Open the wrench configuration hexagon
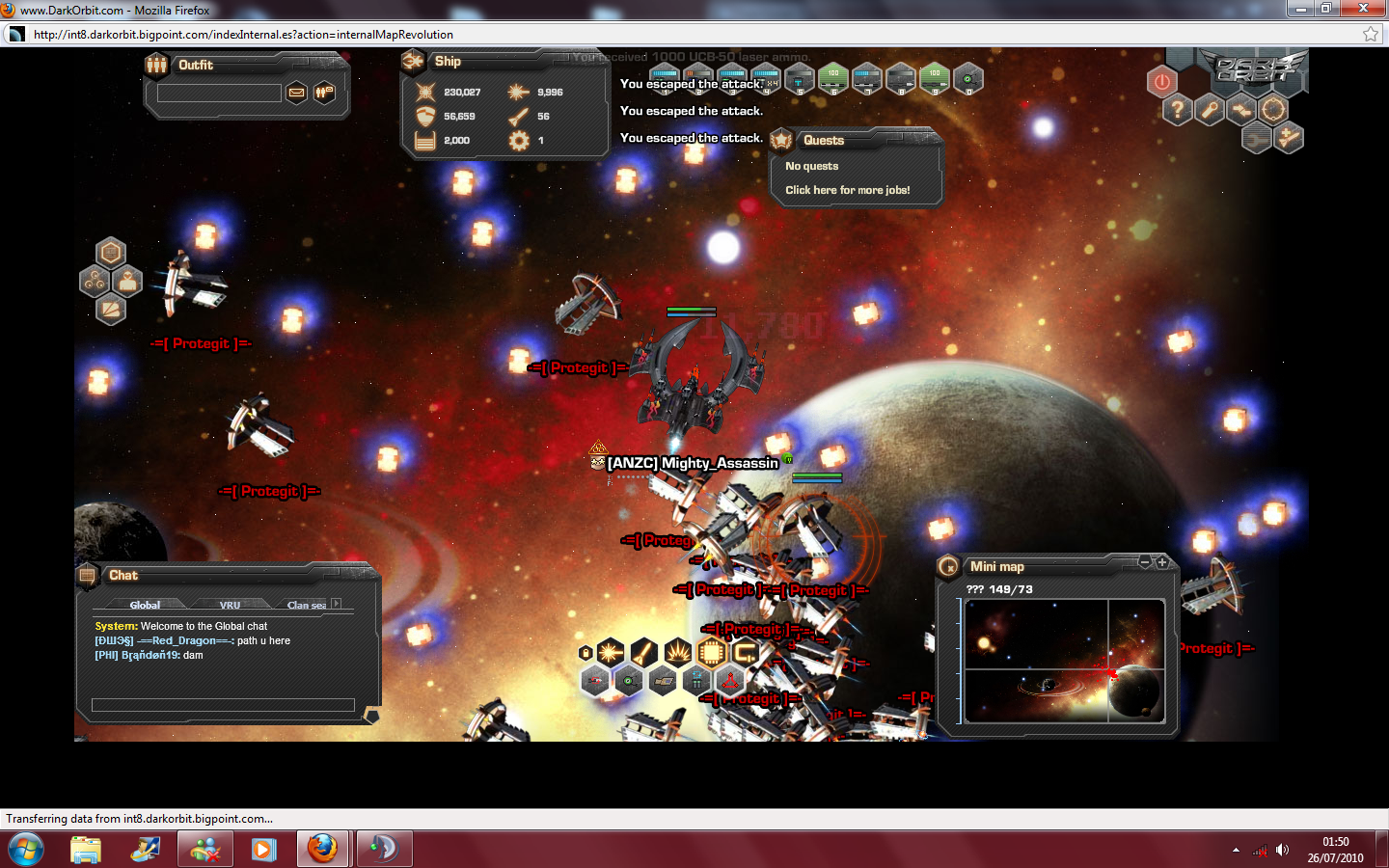 click(1209, 109)
